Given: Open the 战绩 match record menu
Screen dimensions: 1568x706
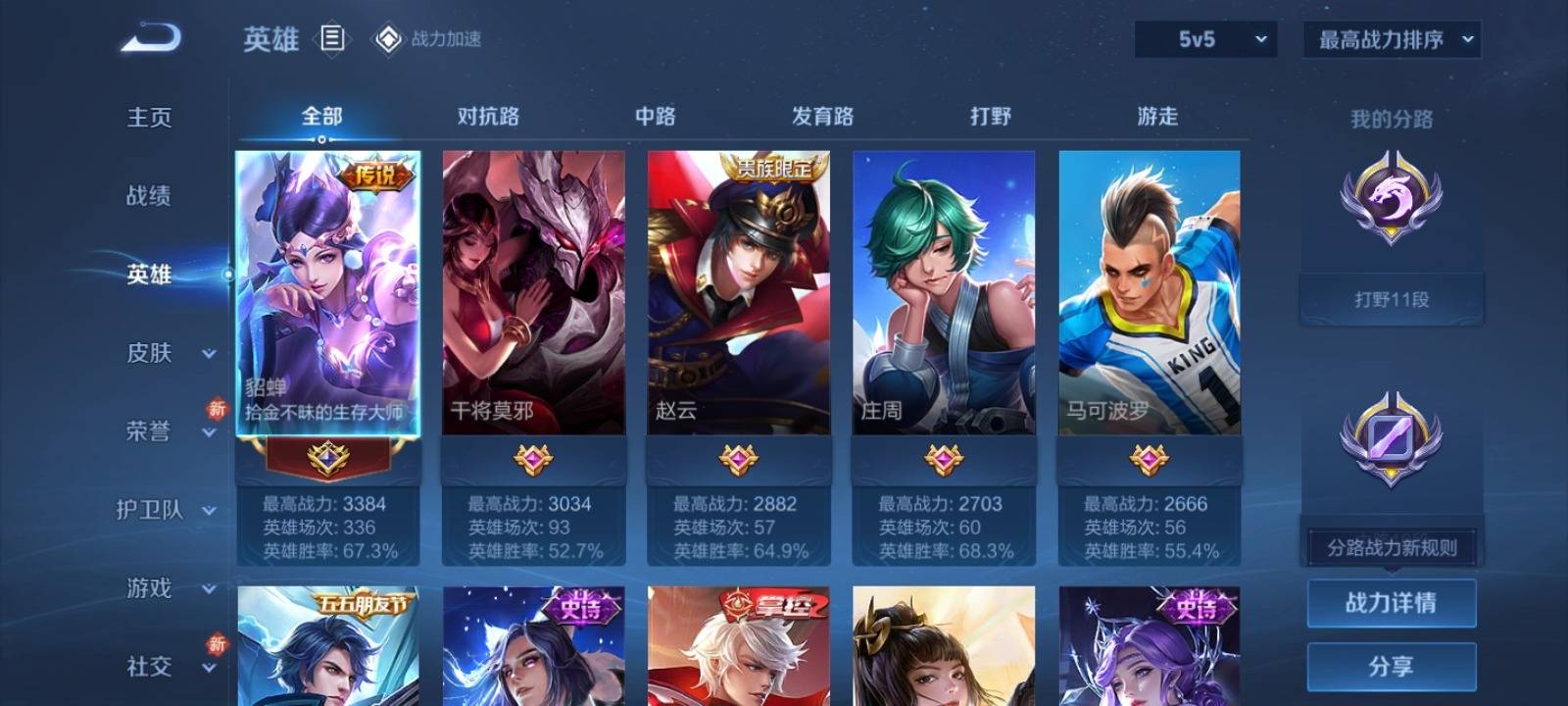Looking at the screenshot, I should pos(149,196).
